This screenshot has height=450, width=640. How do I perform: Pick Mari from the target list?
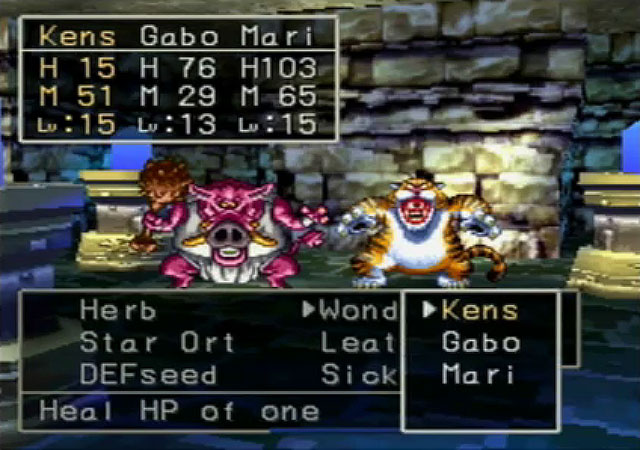tap(476, 375)
